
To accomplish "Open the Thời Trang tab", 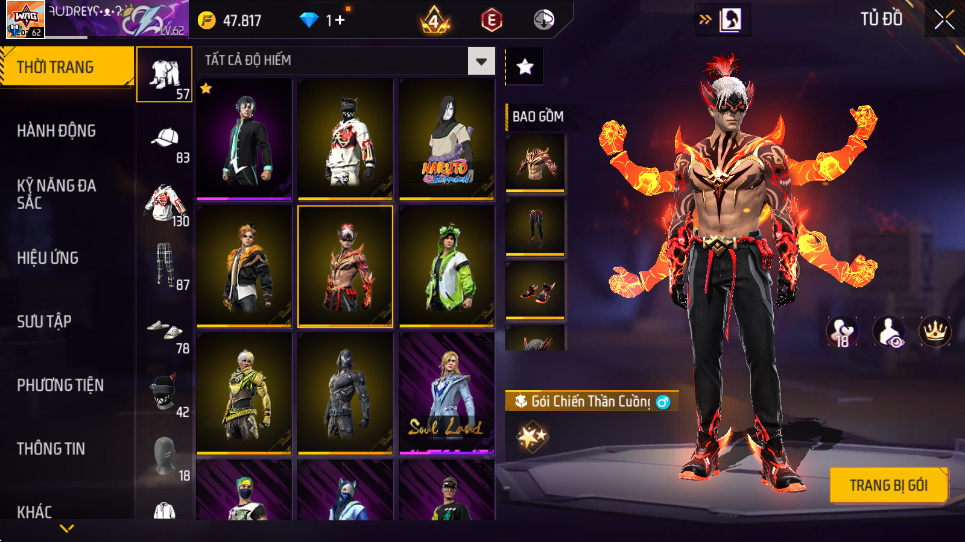I will tap(66, 67).
